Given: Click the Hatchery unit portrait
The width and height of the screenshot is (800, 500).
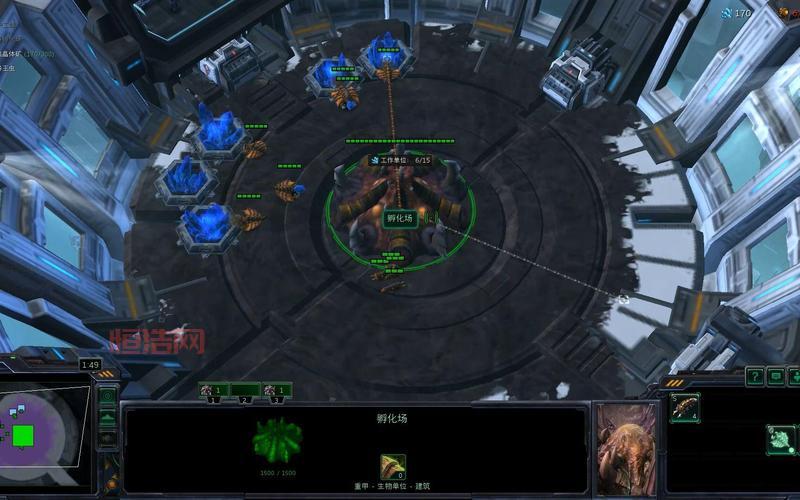Looking at the screenshot, I should pyautogui.click(x=626, y=448).
